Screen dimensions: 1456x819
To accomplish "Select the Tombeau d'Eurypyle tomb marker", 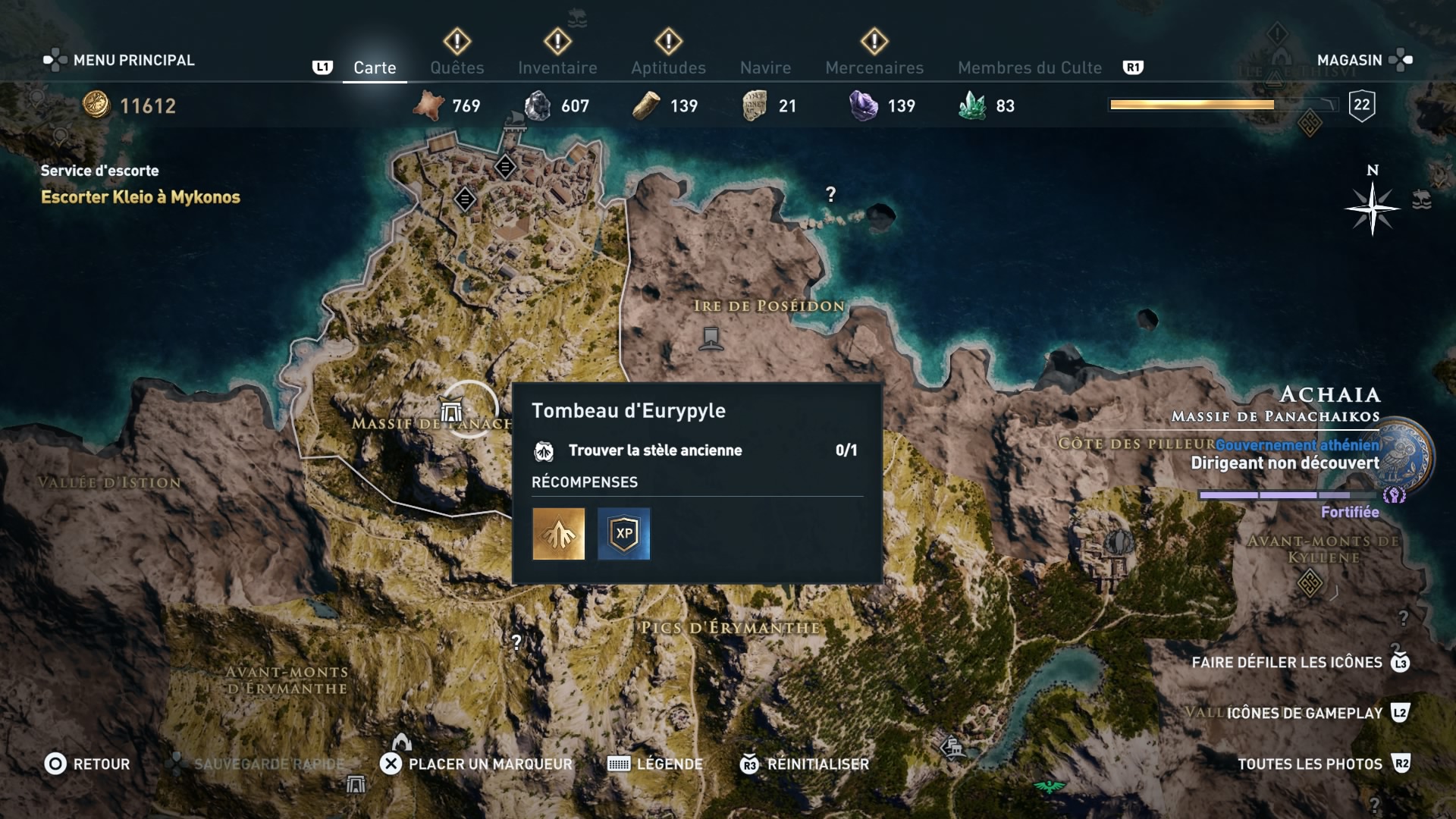I will pyautogui.click(x=452, y=412).
